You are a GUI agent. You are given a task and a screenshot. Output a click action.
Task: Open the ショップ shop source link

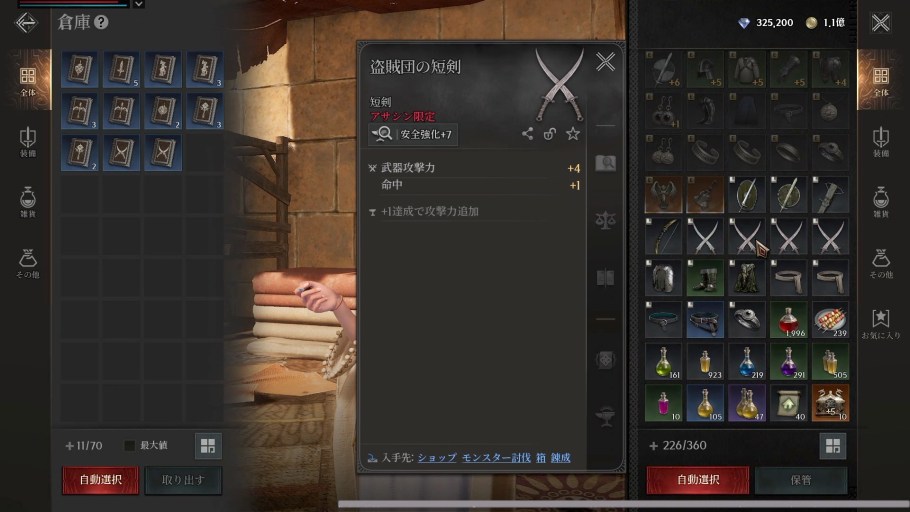click(x=436, y=457)
